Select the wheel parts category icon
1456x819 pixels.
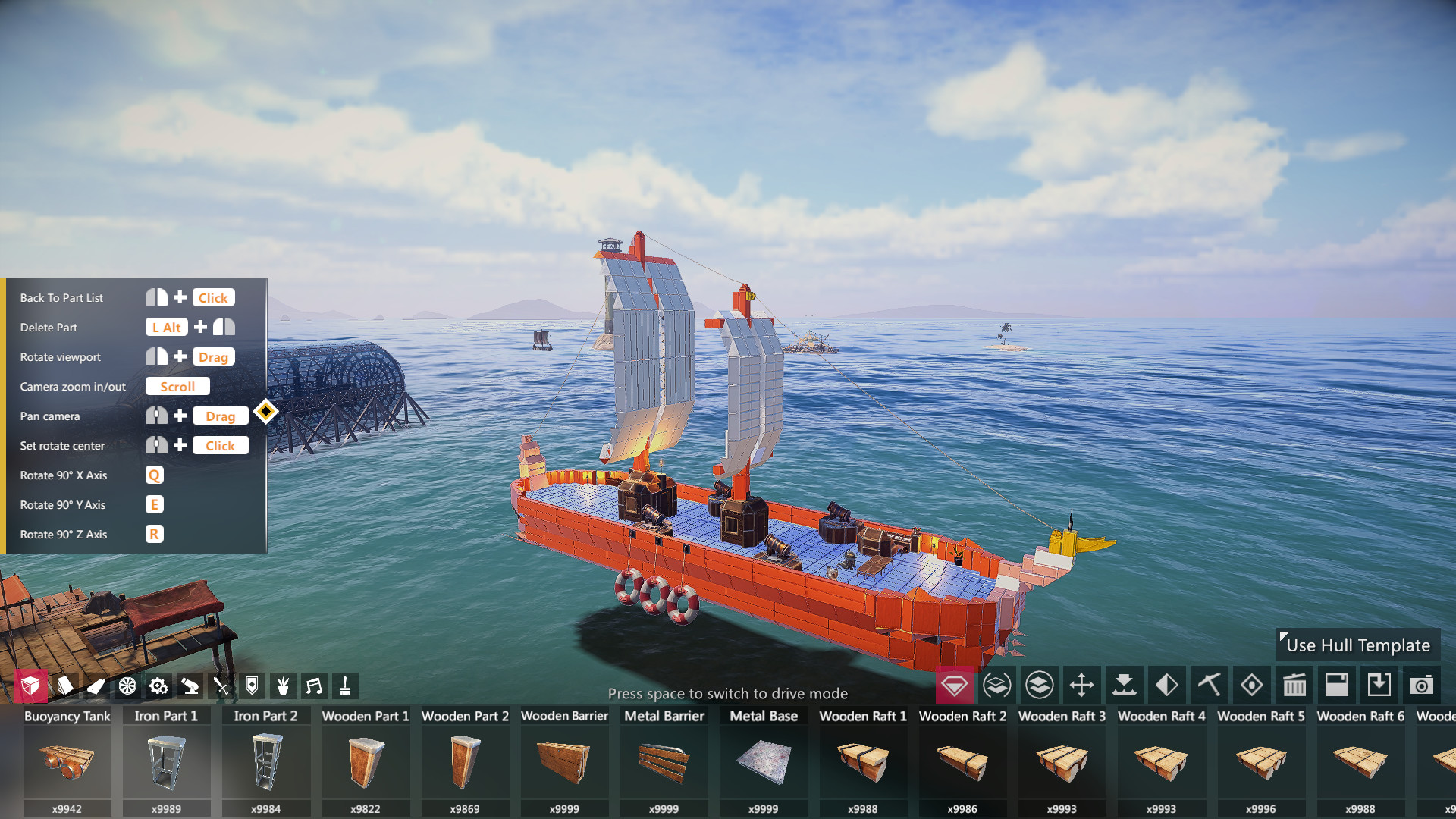[128, 686]
